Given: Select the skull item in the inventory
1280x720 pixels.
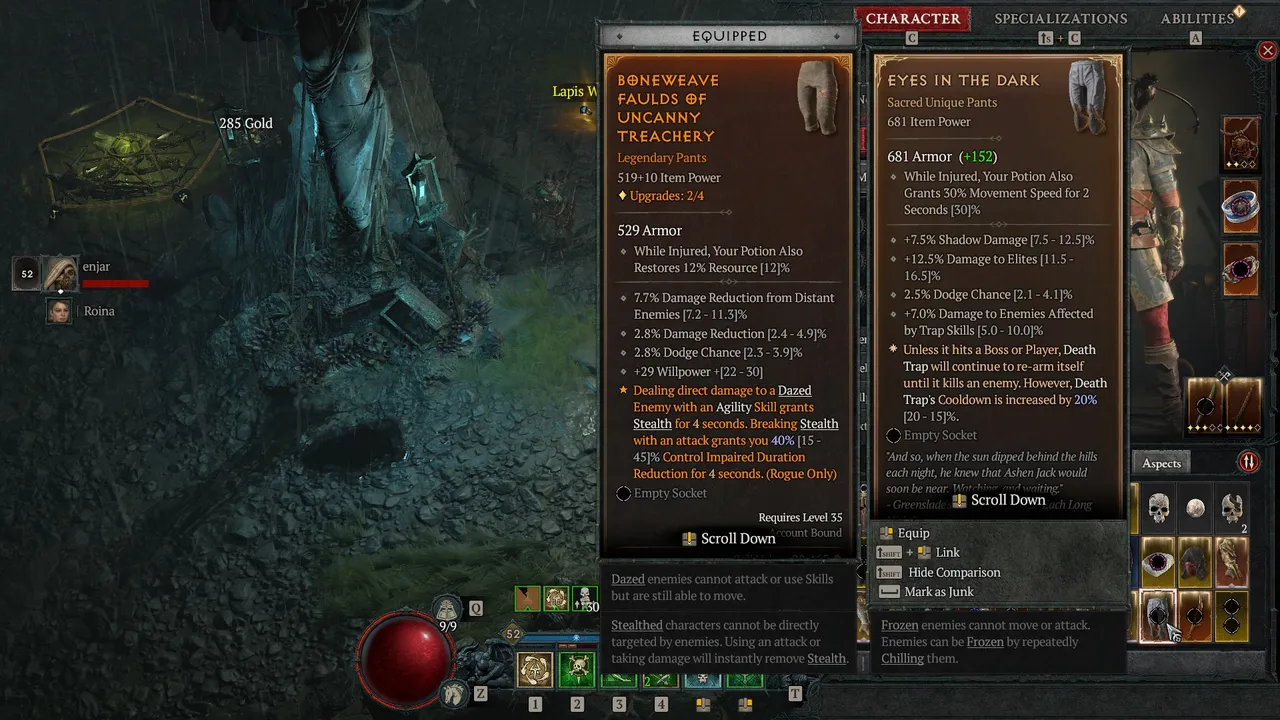Looking at the screenshot, I should point(1158,509).
